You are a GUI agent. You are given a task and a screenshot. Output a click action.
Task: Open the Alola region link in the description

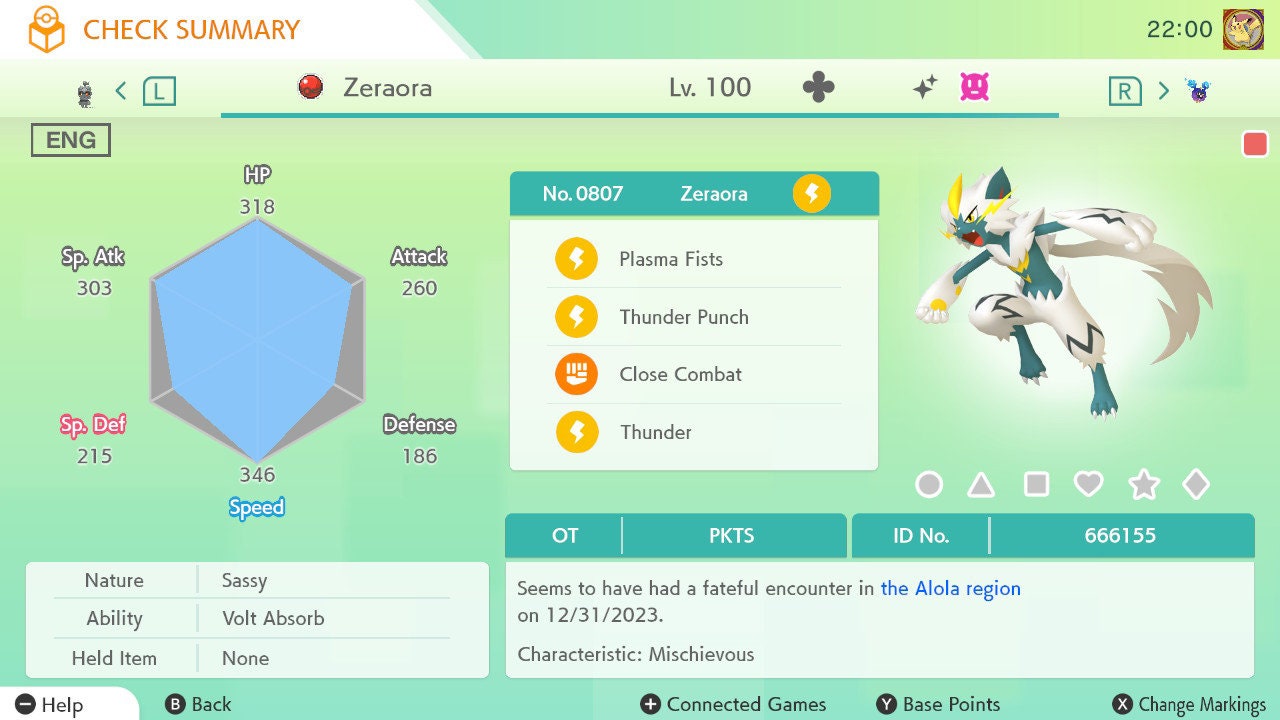tap(949, 588)
